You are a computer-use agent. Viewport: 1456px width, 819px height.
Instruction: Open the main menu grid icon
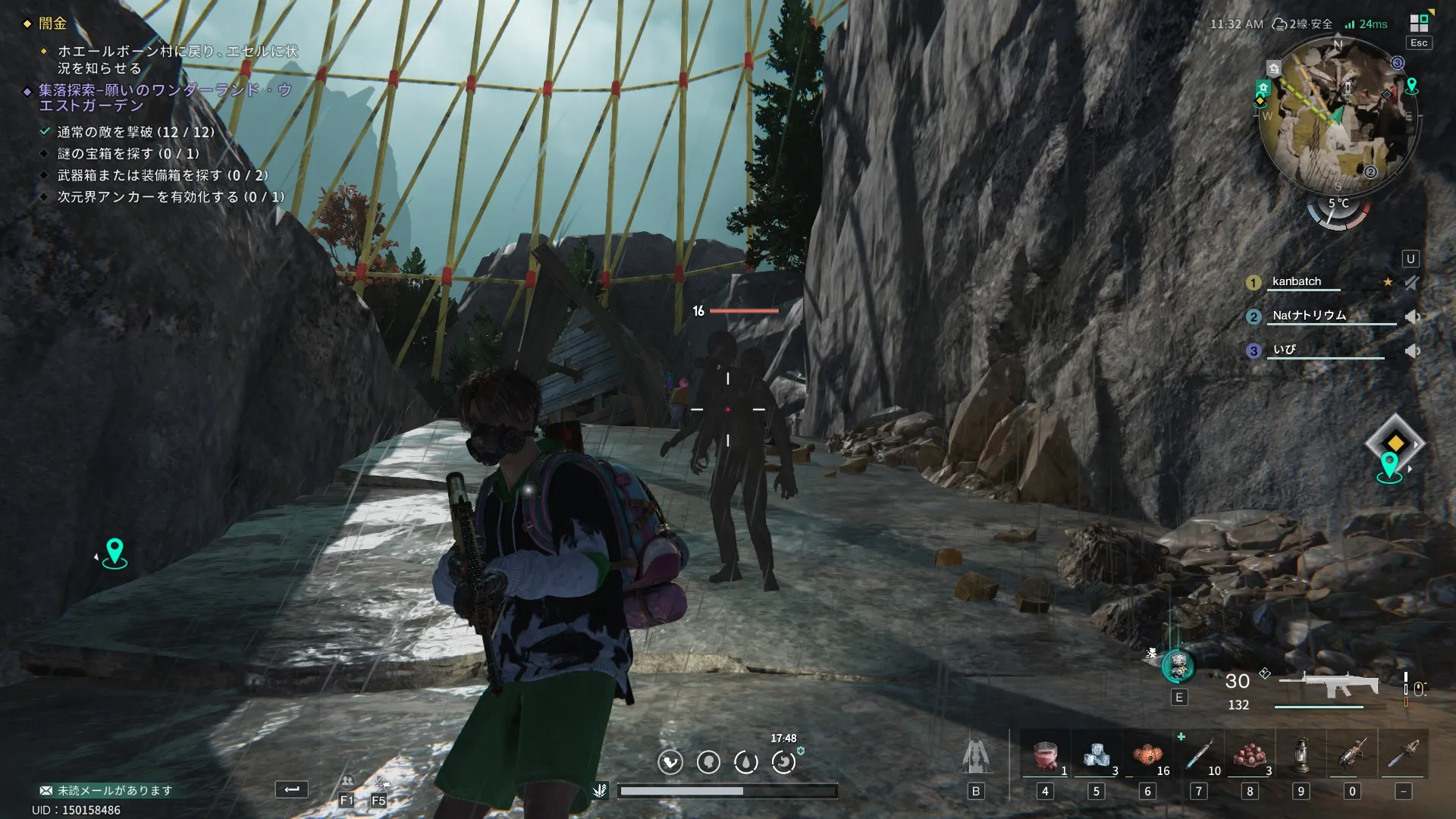[x=1419, y=24]
